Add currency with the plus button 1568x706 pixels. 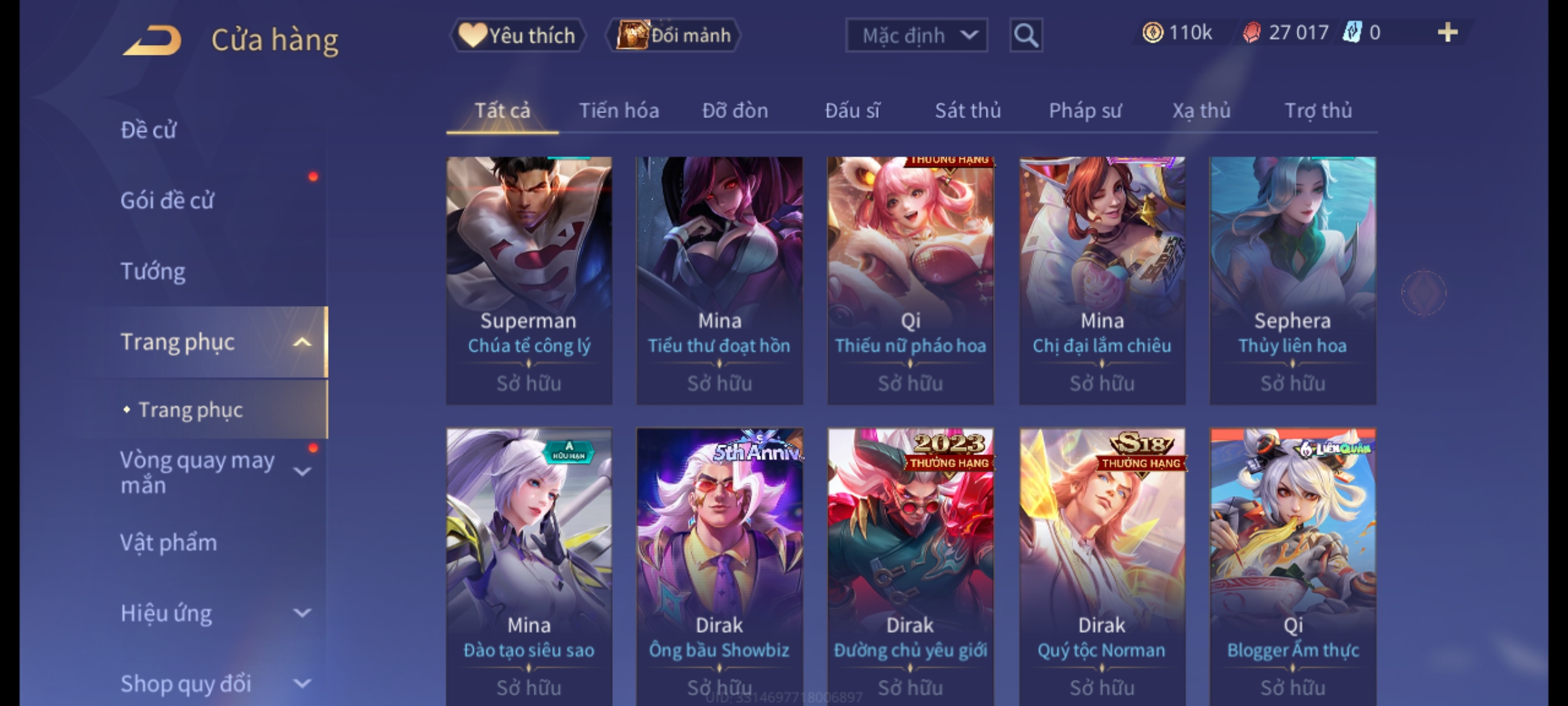(x=1448, y=33)
